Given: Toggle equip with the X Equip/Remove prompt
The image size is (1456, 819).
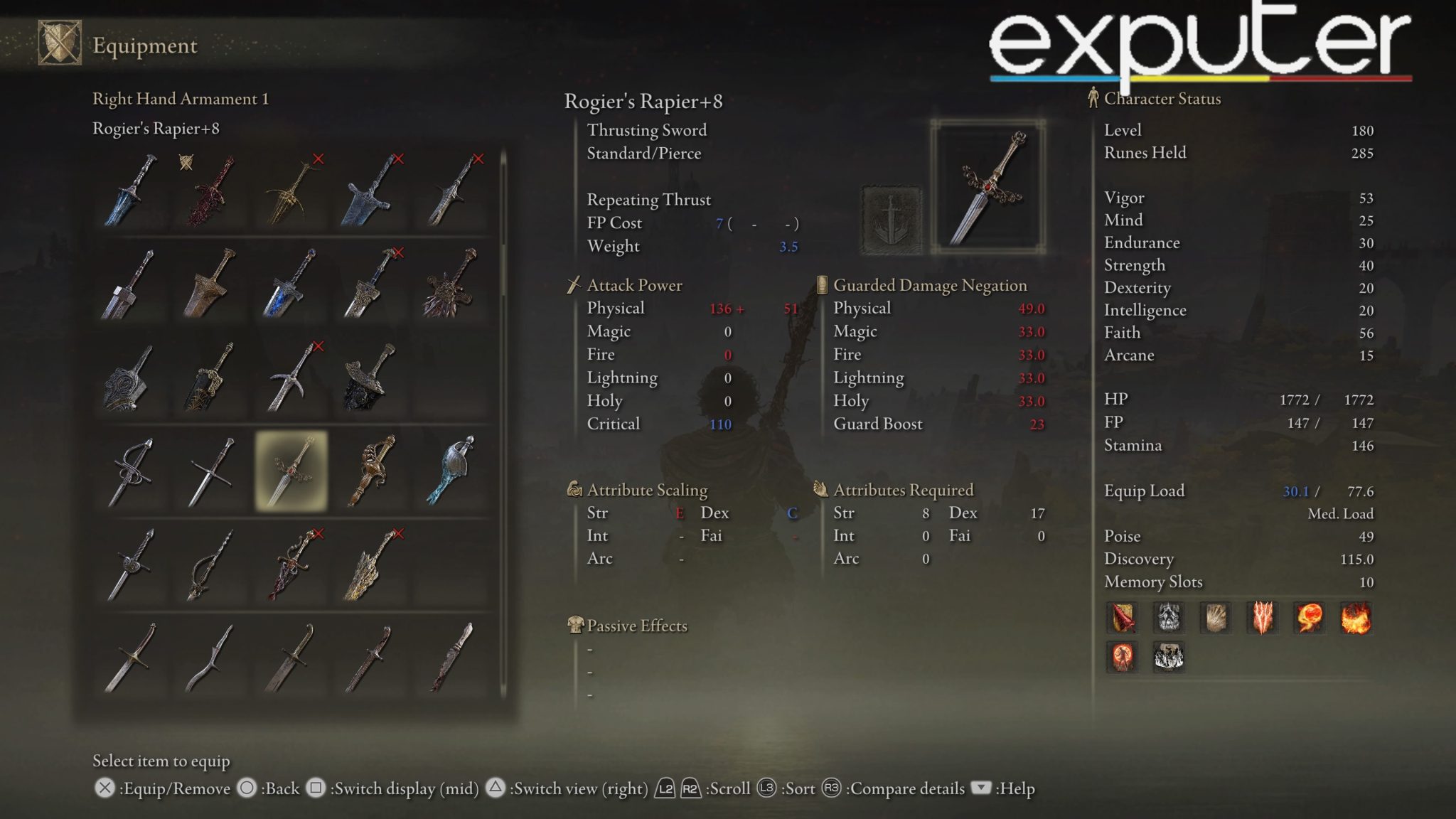Looking at the screenshot, I should click(107, 788).
